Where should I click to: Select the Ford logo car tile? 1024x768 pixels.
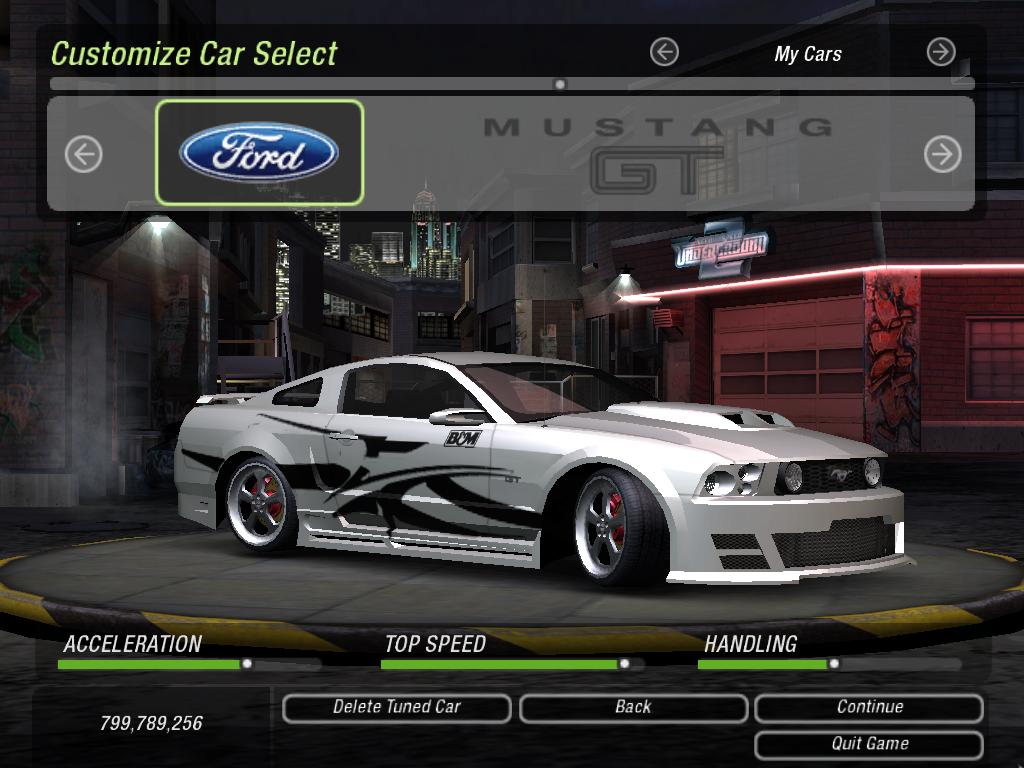(259, 153)
